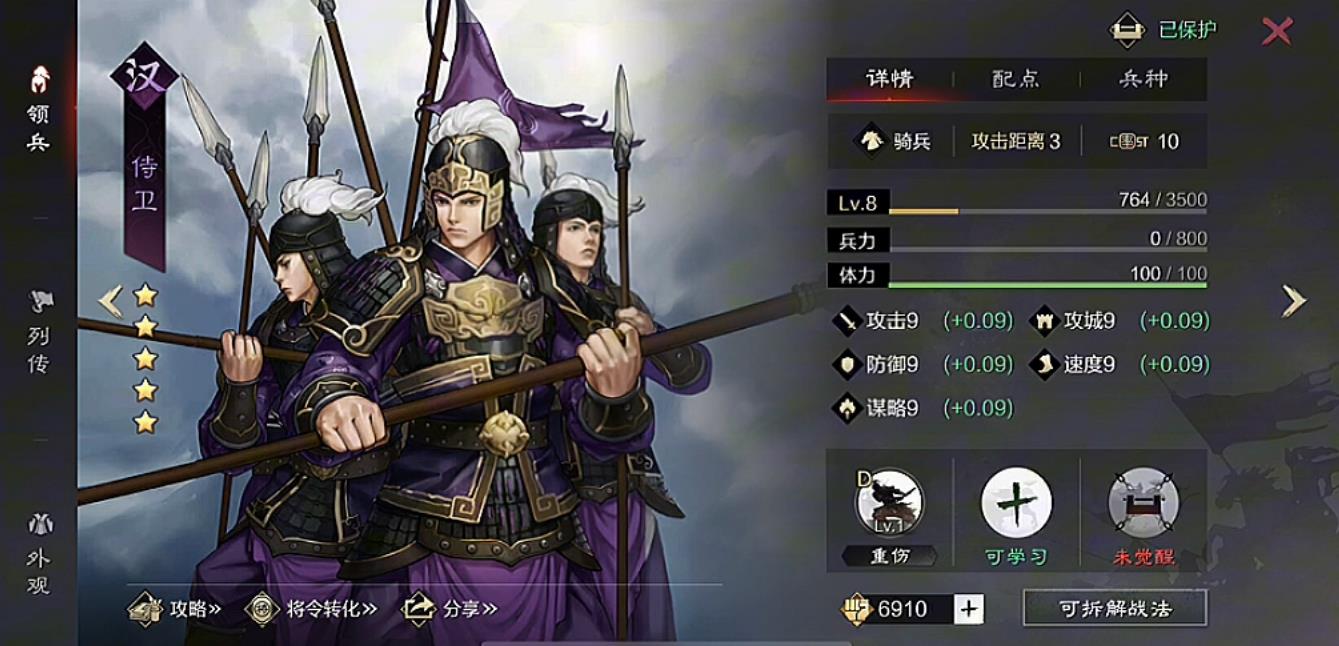Switch to the 配点 tab
Screen dimensions: 1339x646
1016,79
